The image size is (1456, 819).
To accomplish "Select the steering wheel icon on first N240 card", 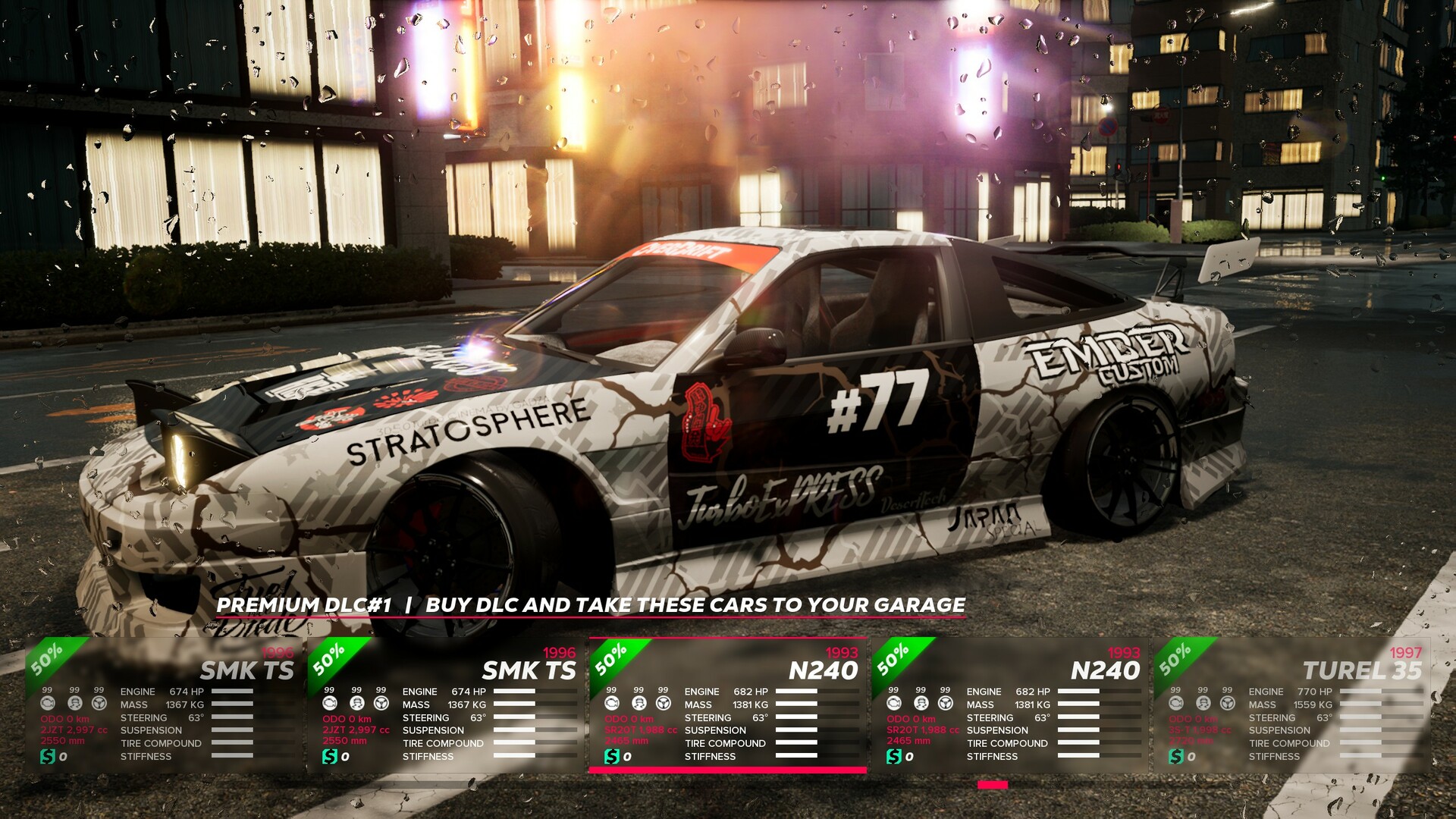I will pyautogui.click(x=664, y=703).
